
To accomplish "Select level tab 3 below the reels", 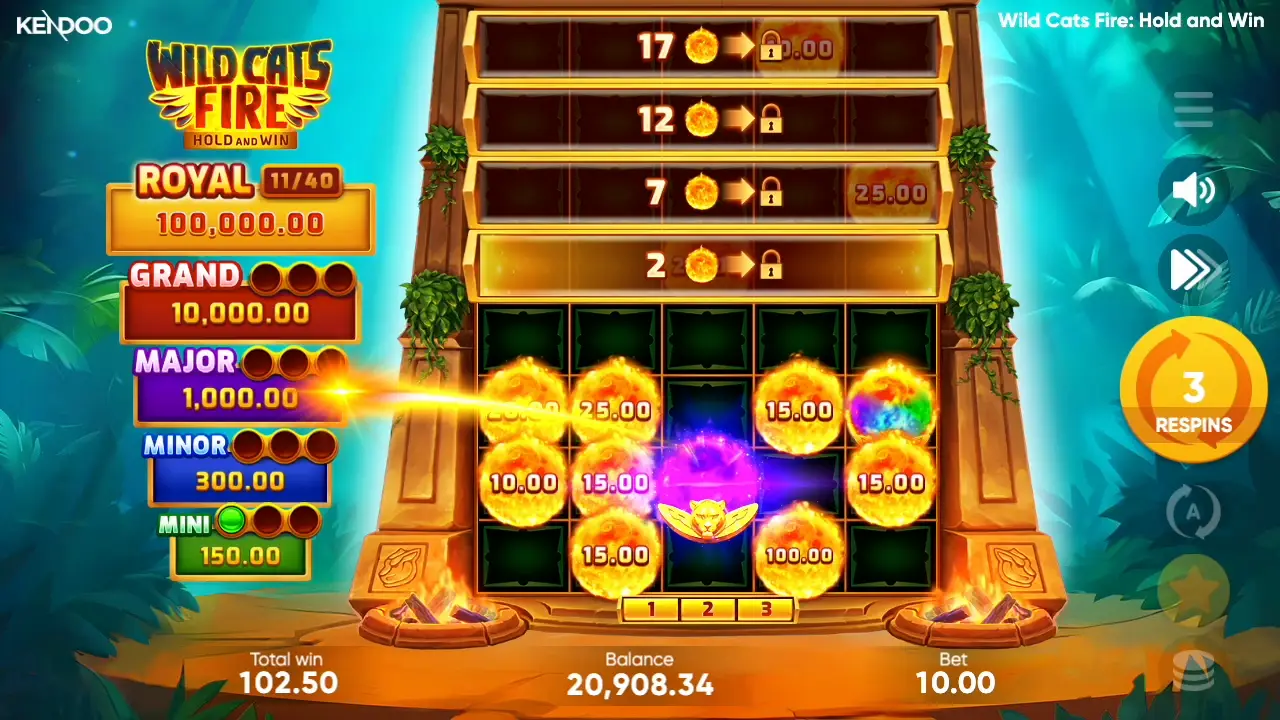I will (765, 608).
